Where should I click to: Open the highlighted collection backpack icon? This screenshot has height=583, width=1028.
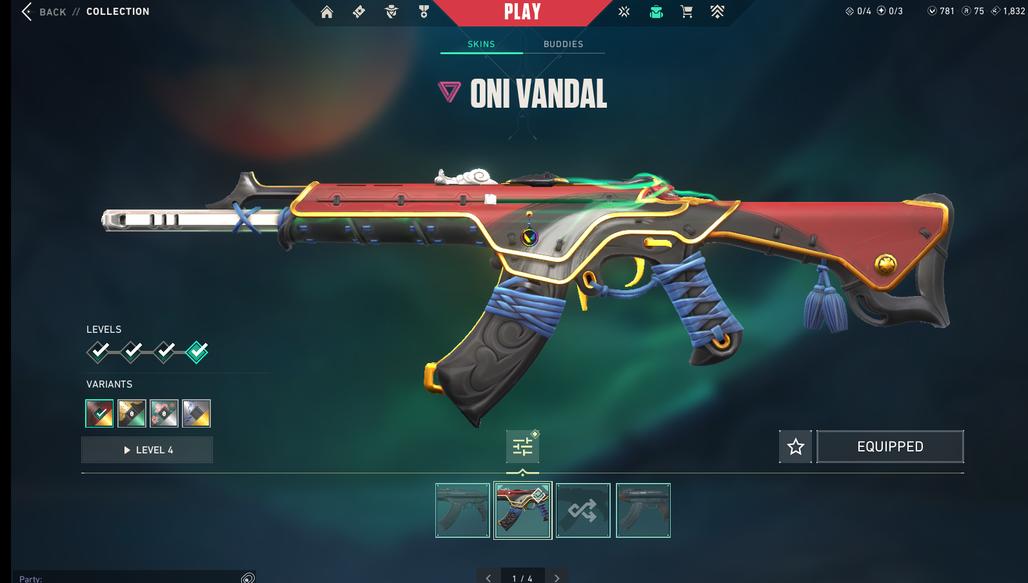[x=655, y=12]
